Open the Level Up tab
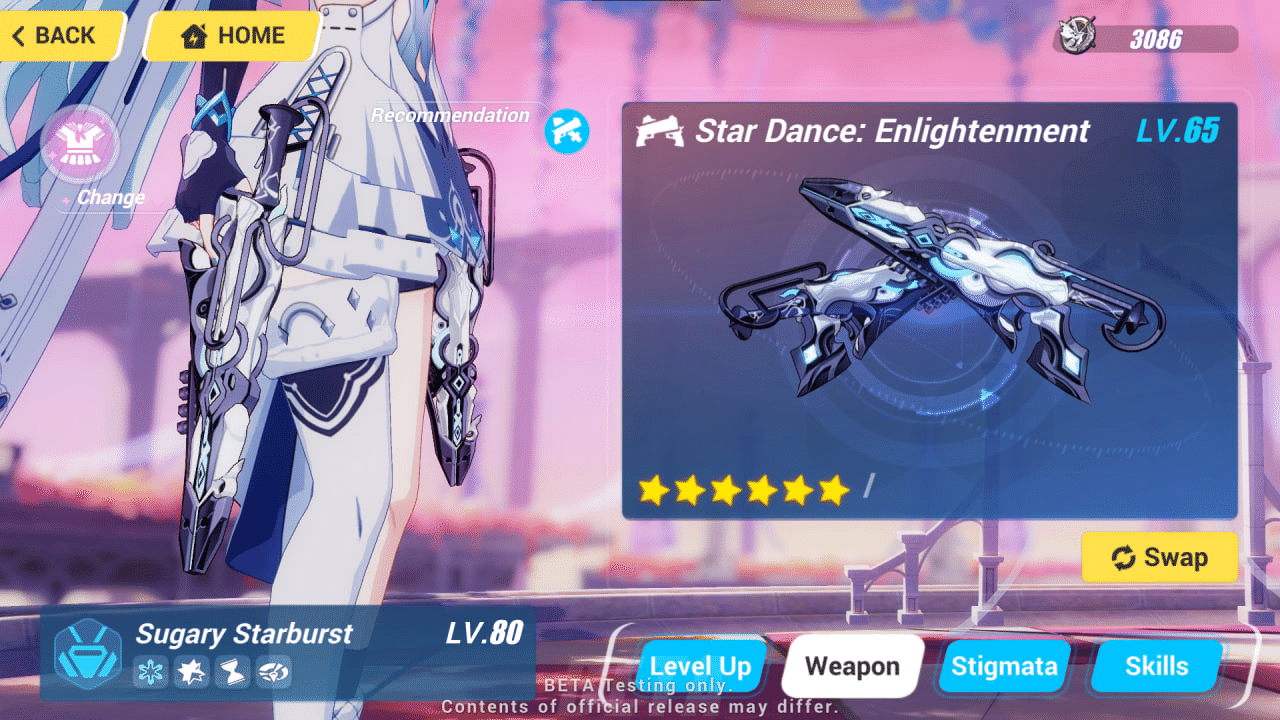Image resolution: width=1280 pixels, height=720 pixels. (701, 665)
